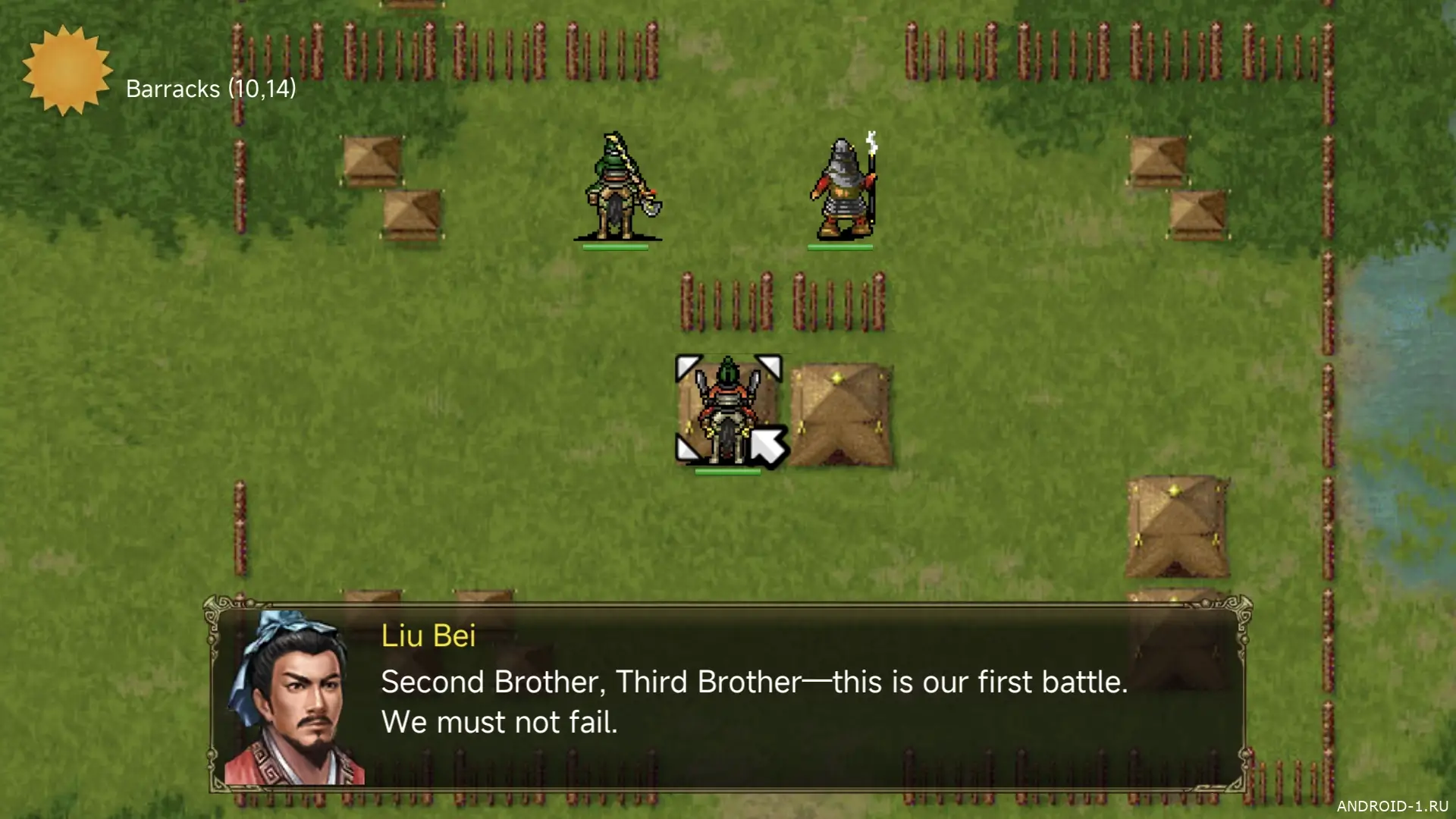Screen dimensions: 1456x819
Task: Select the unit marked by the white selection brackets
Action: tap(726, 411)
